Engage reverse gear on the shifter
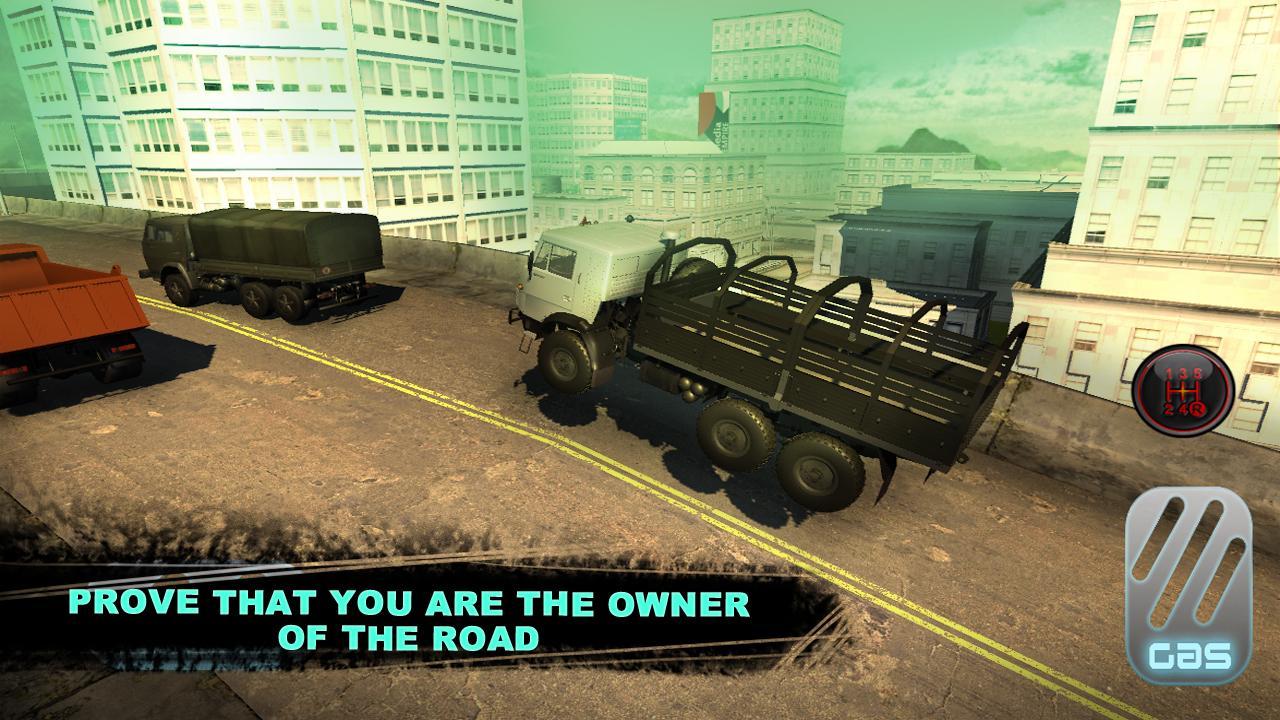The height and width of the screenshot is (720, 1280). point(1198,410)
